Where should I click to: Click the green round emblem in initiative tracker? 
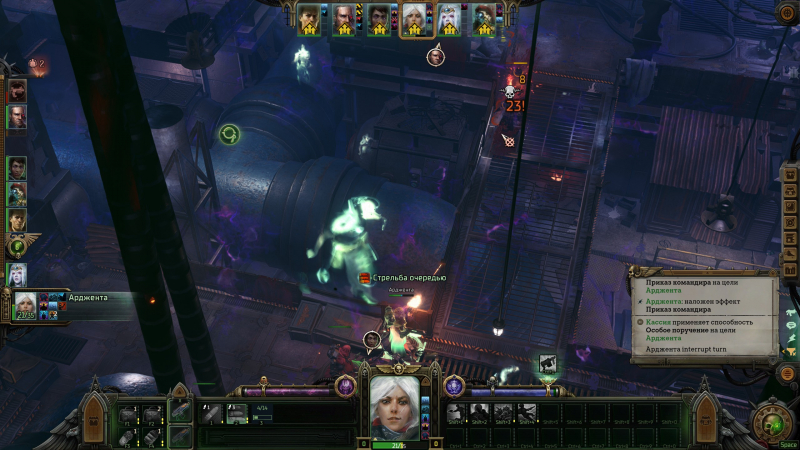pyautogui.click(x=17, y=246)
